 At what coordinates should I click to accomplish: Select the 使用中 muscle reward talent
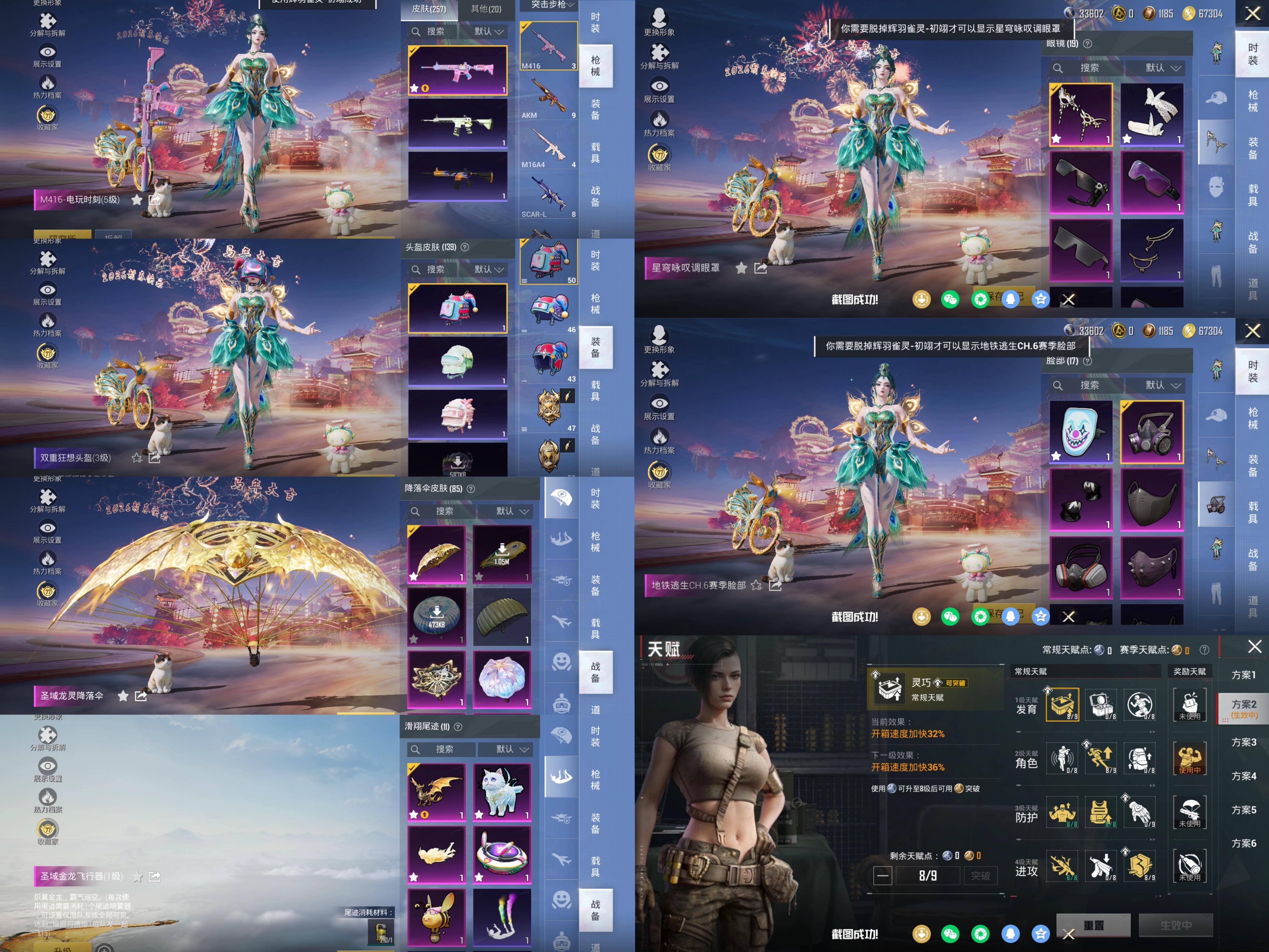click(x=1189, y=759)
